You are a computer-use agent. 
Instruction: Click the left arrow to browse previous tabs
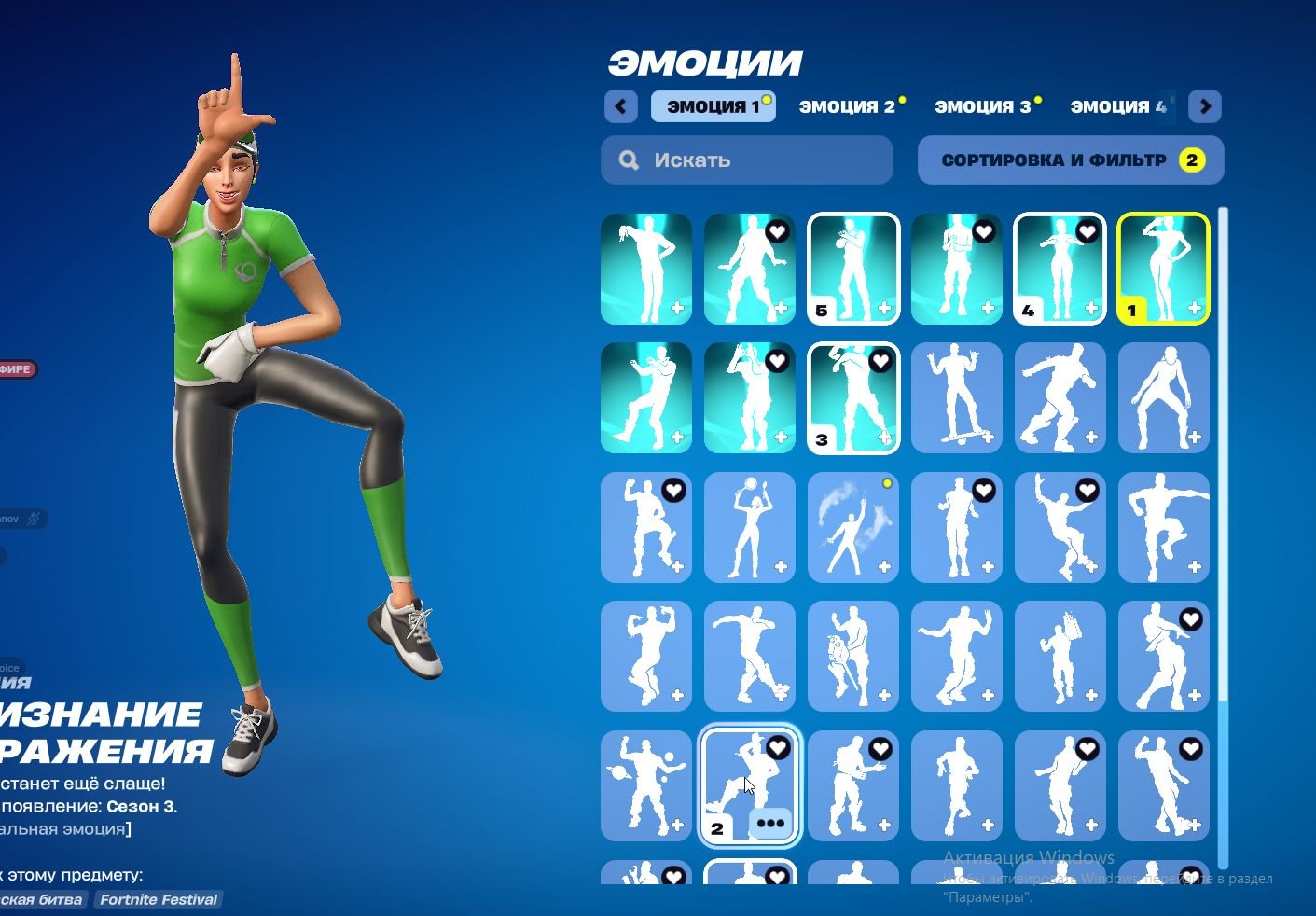621,106
